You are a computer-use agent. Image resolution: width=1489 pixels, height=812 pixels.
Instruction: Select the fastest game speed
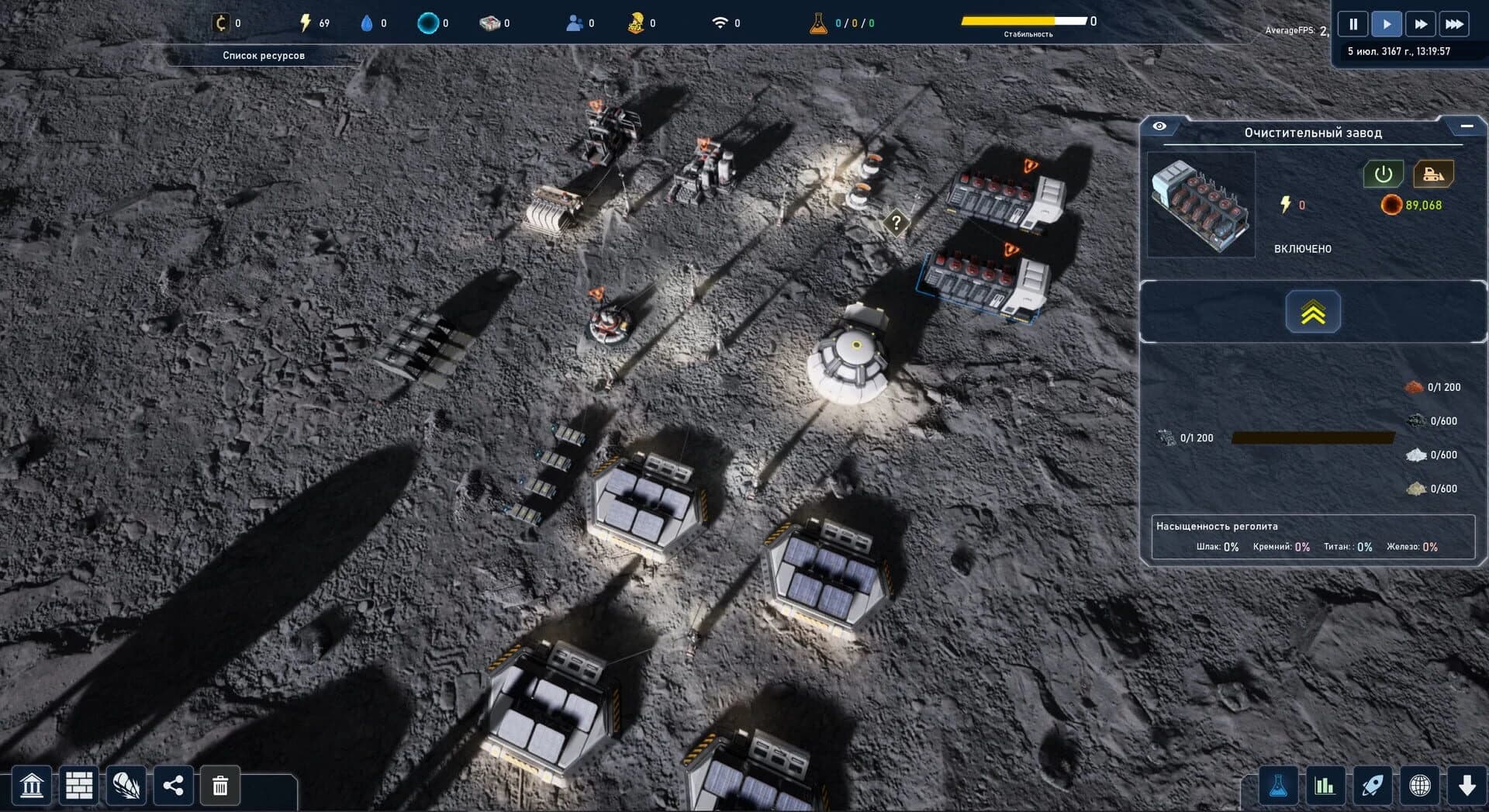pyautogui.click(x=1455, y=23)
